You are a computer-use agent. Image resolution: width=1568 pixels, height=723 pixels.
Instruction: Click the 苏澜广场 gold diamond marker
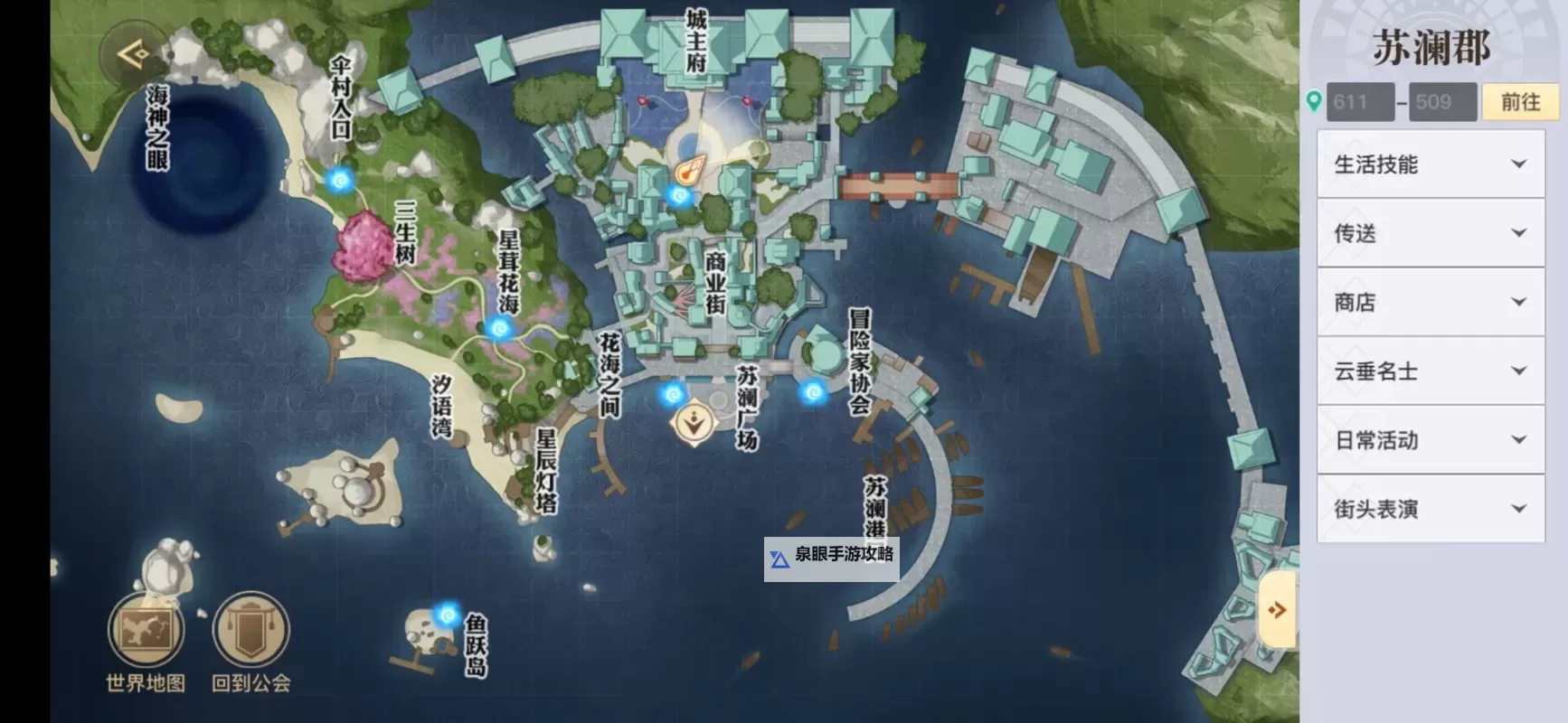(694, 422)
